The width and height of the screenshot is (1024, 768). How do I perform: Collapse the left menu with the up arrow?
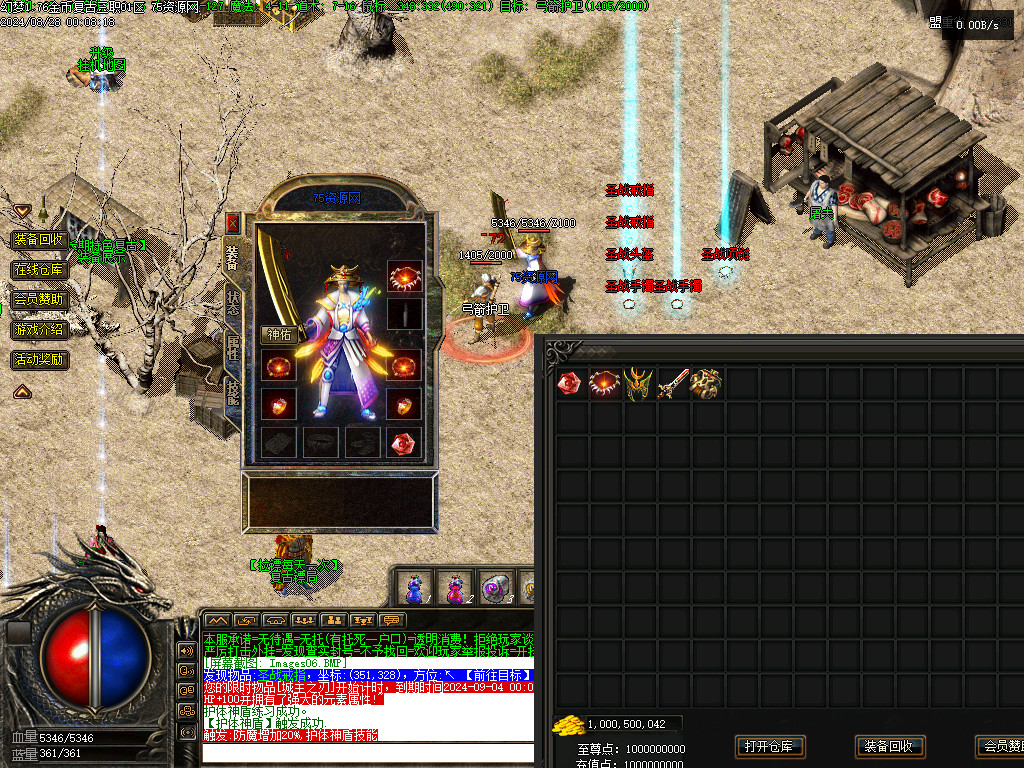click(22, 392)
